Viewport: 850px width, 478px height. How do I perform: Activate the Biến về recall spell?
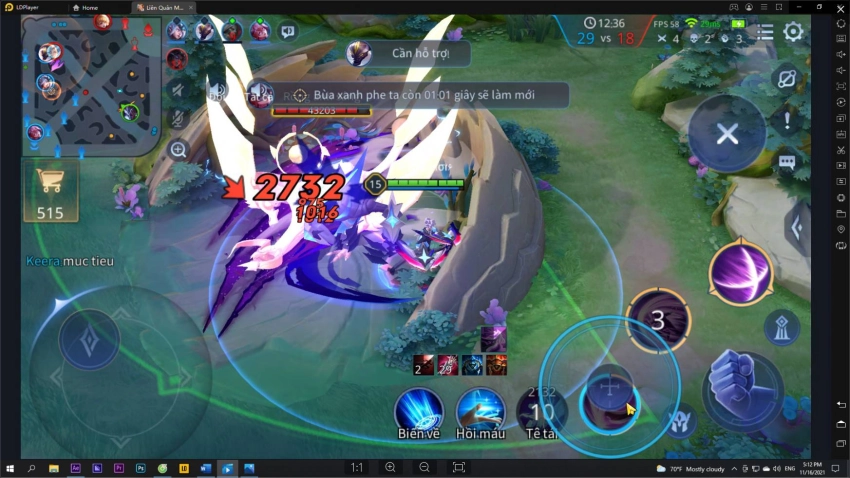pyautogui.click(x=418, y=410)
